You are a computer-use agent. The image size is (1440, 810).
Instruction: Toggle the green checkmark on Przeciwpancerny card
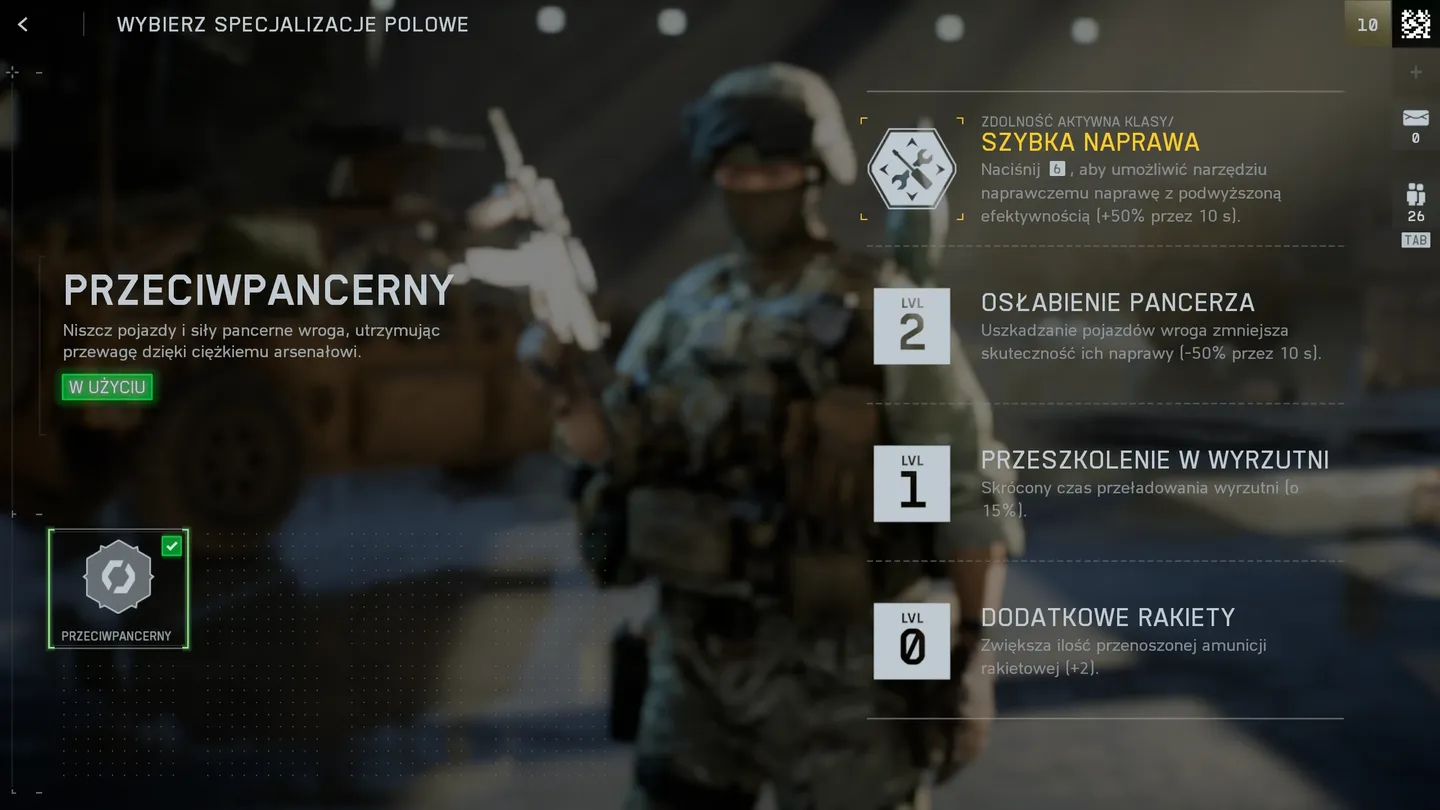point(171,545)
